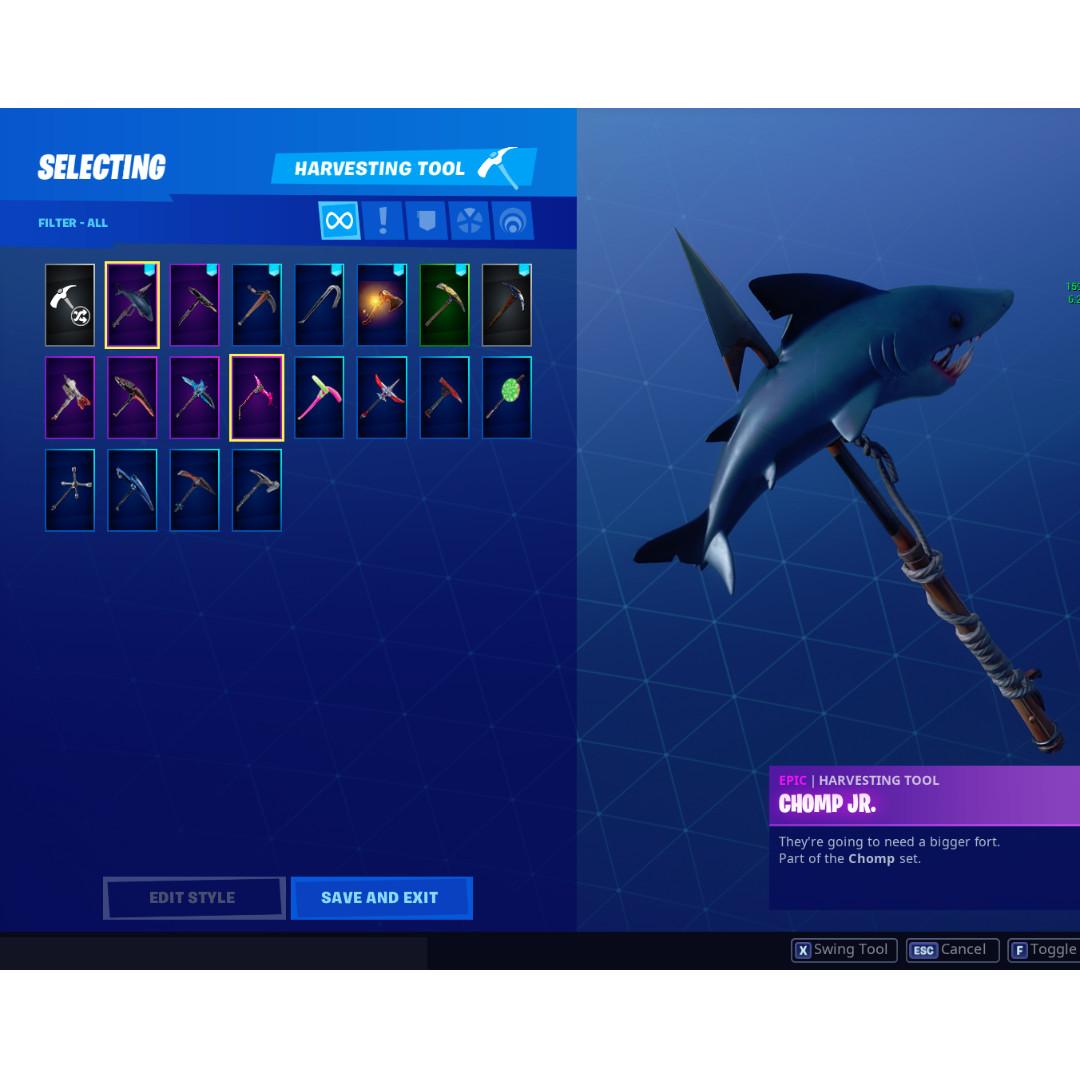Pick the blue curved scythe tile
This screenshot has width=1080, height=1080.
coord(132,490)
